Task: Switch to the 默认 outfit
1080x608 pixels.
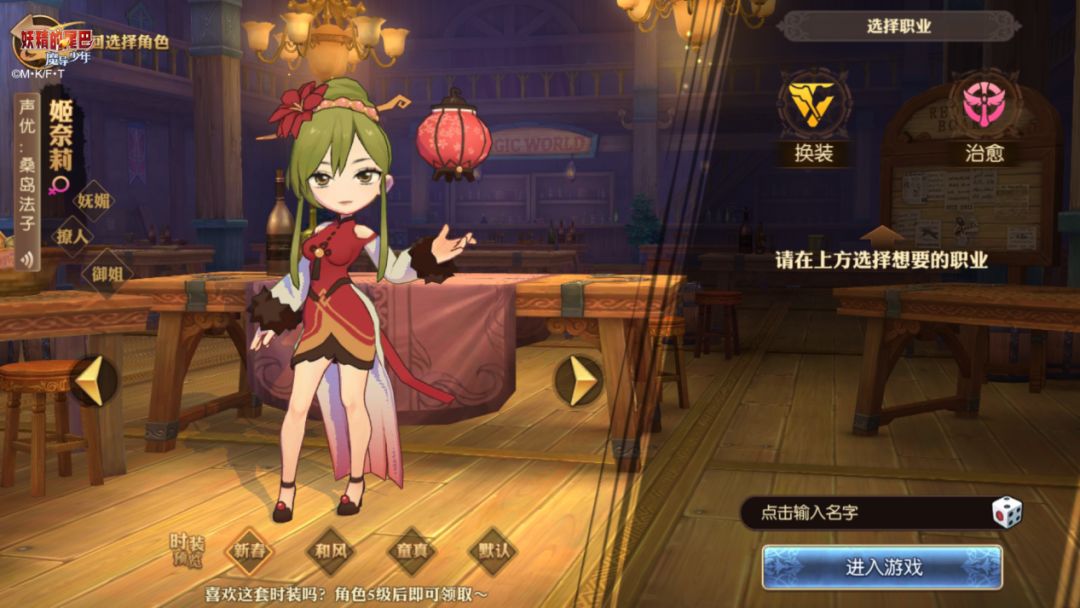Action: [492, 550]
